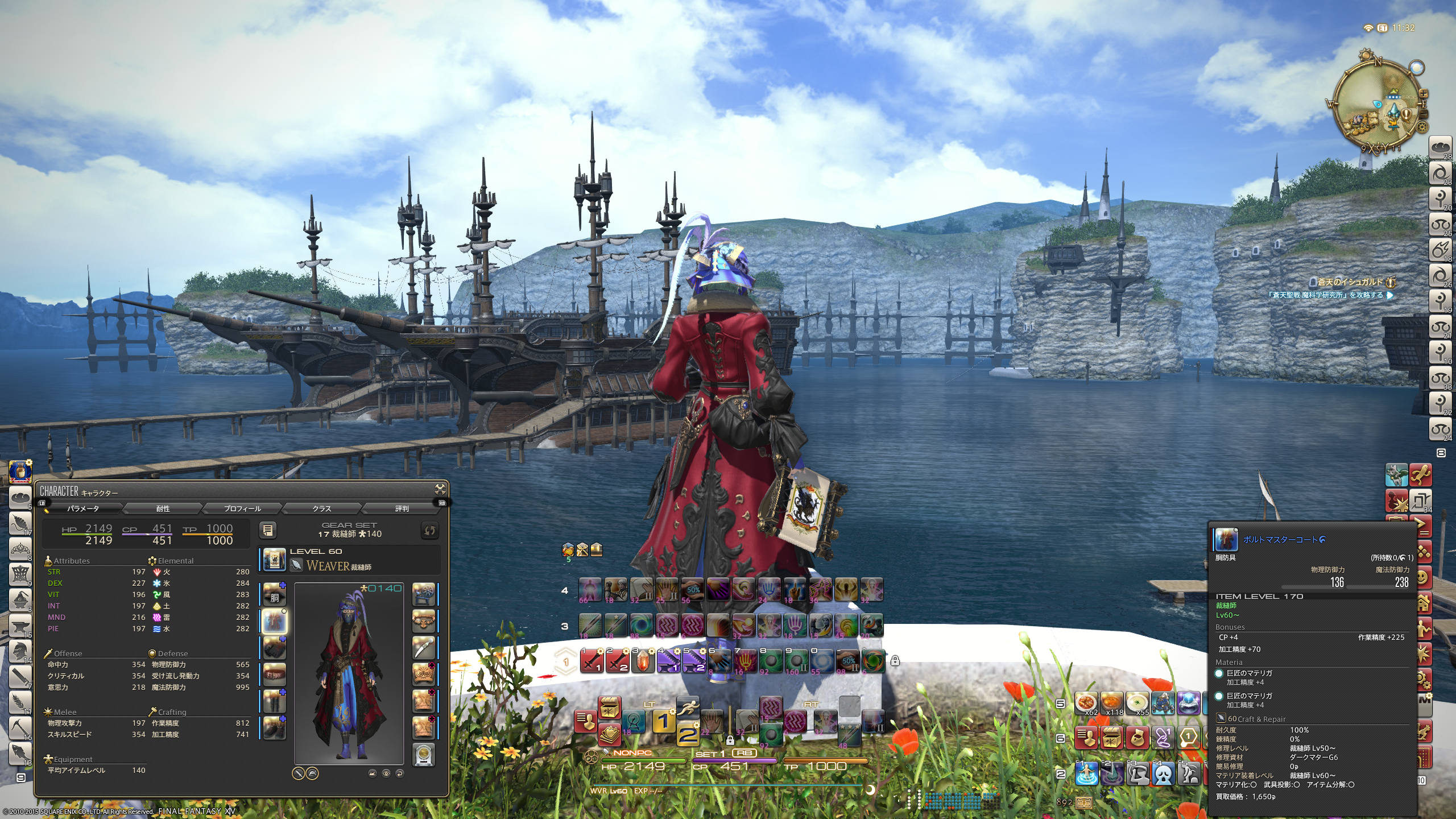Close the Character window
The image size is (1456, 819).
[440, 489]
